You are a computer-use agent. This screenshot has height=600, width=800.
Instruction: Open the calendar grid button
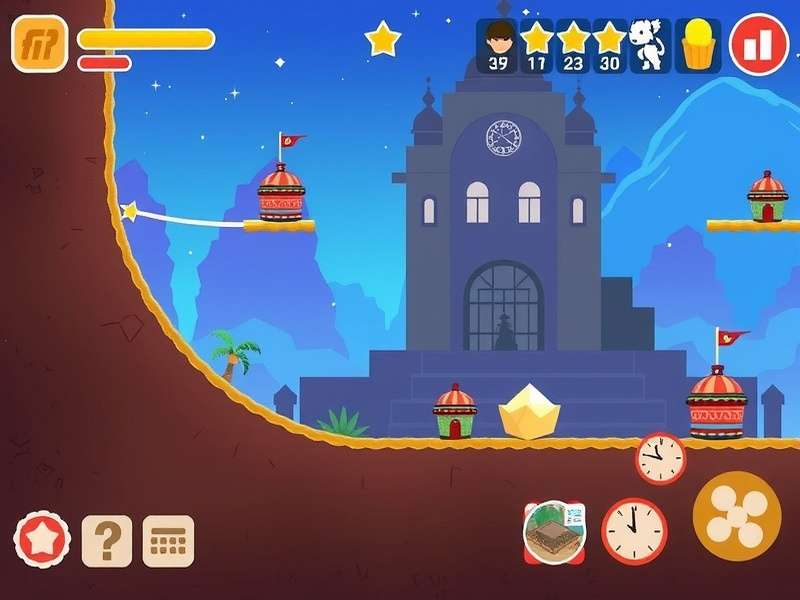coord(168,541)
